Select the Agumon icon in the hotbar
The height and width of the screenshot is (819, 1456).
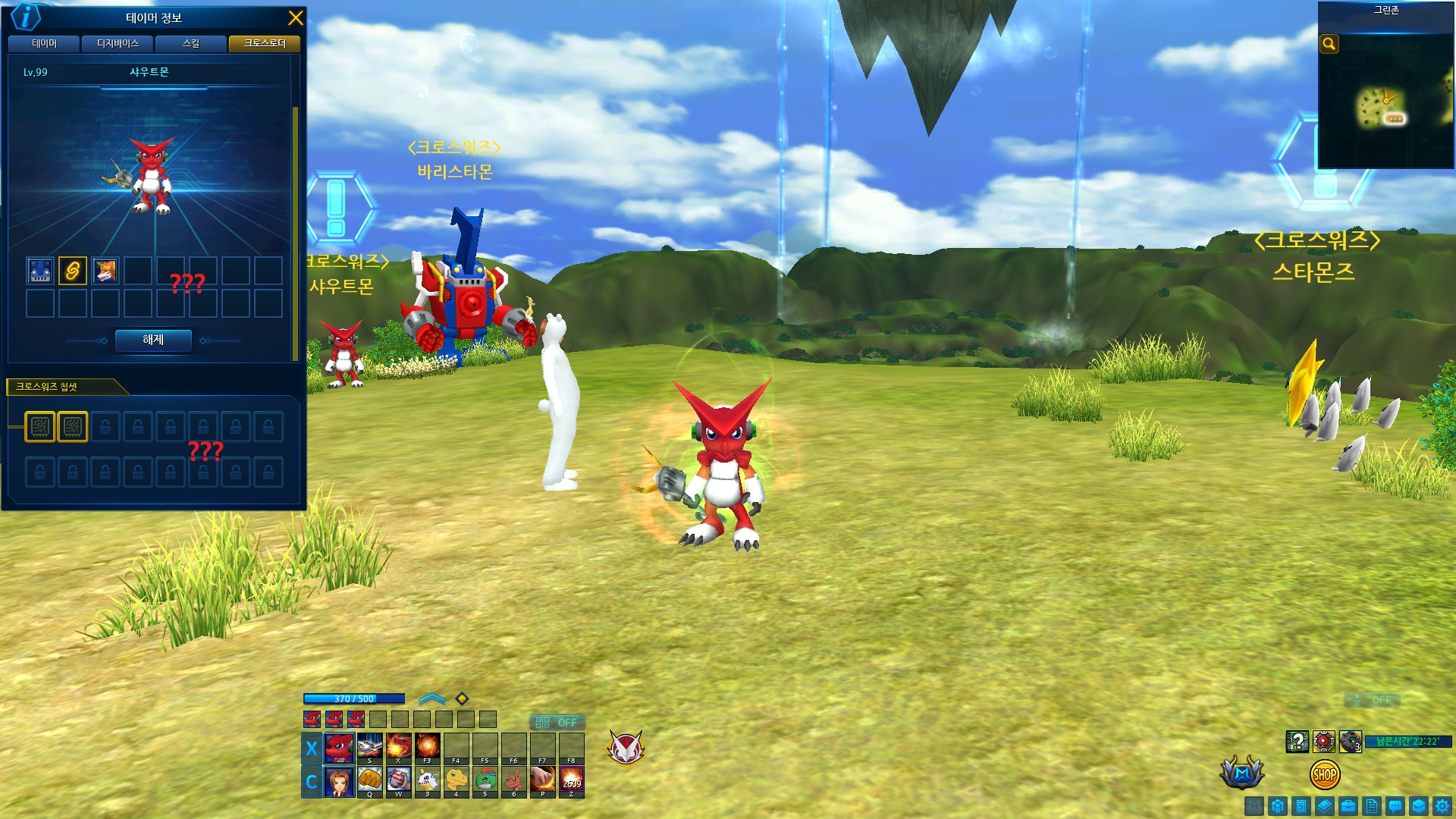(x=456, y=780)
